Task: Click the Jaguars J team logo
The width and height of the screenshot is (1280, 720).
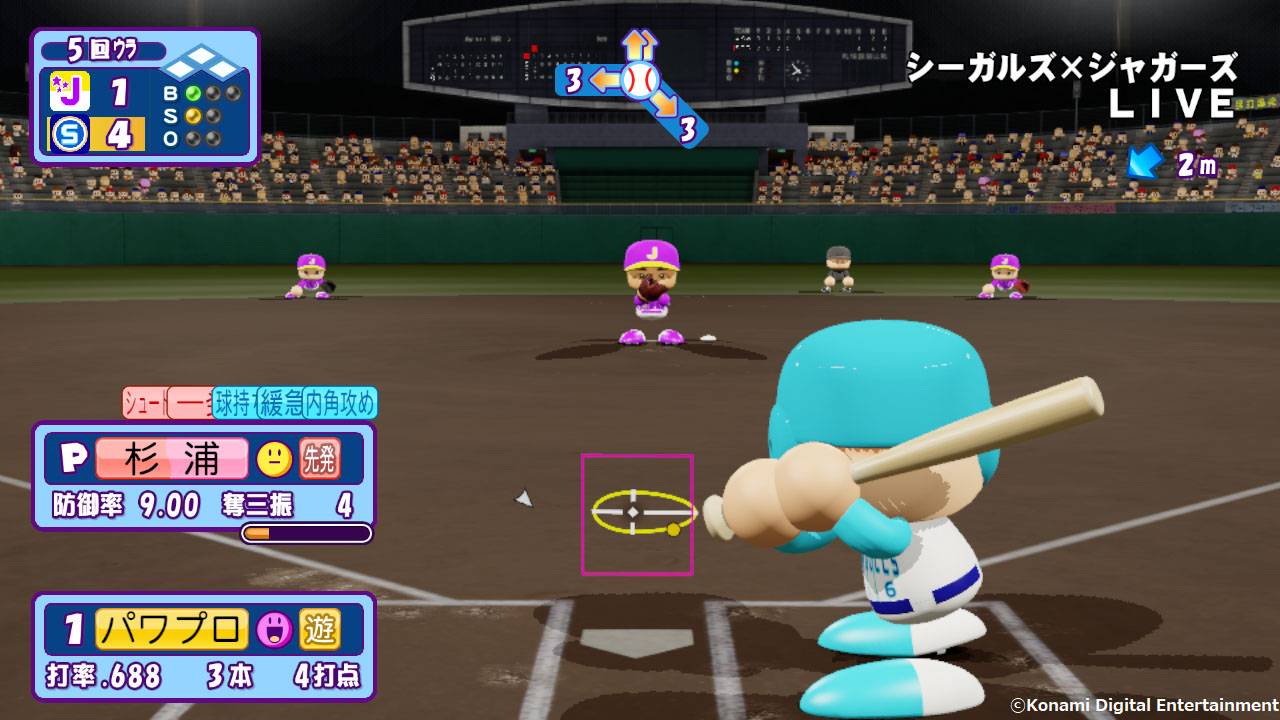Action: coord(70,92)
